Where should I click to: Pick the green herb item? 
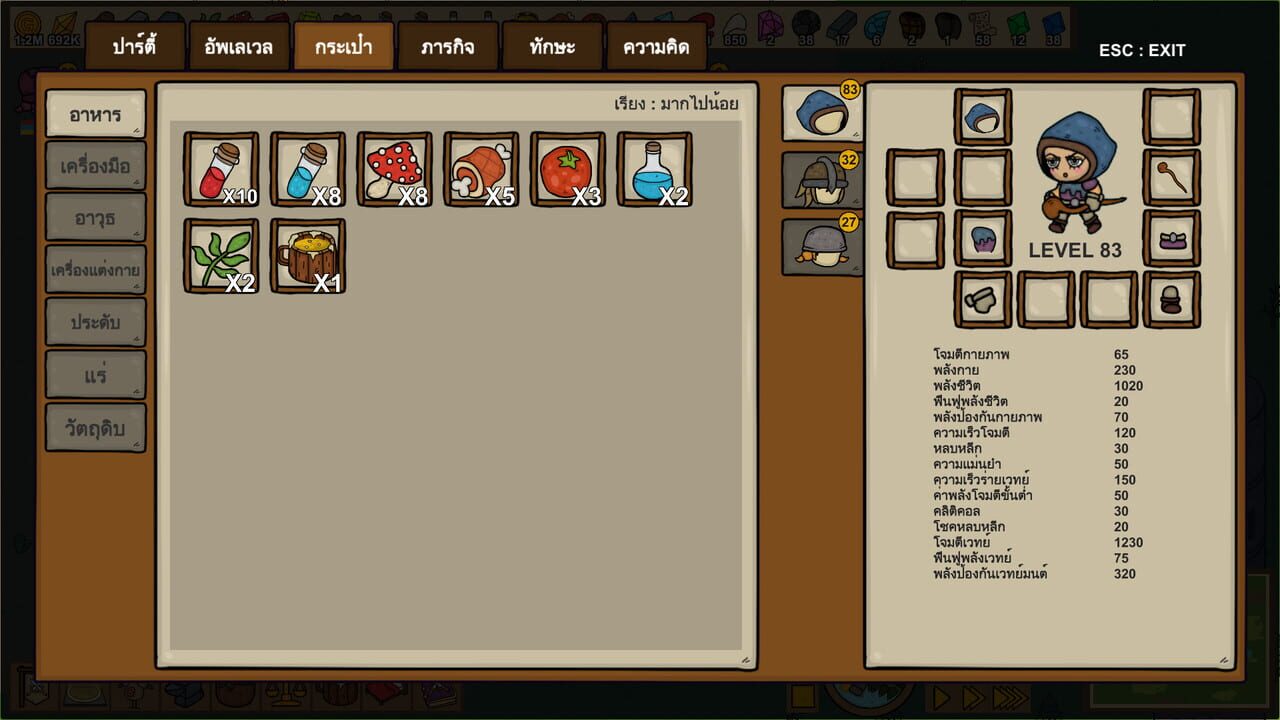click(x=220, y=255)
